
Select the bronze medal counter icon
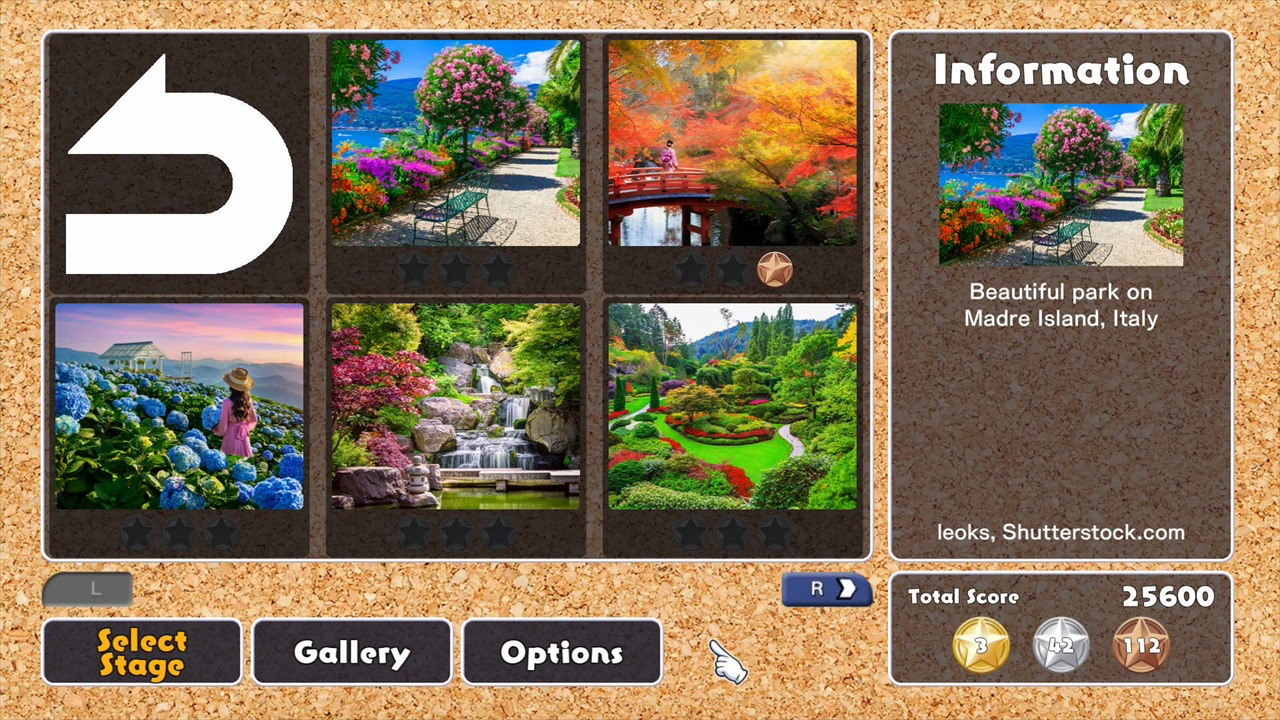(x=1141, y=645)
